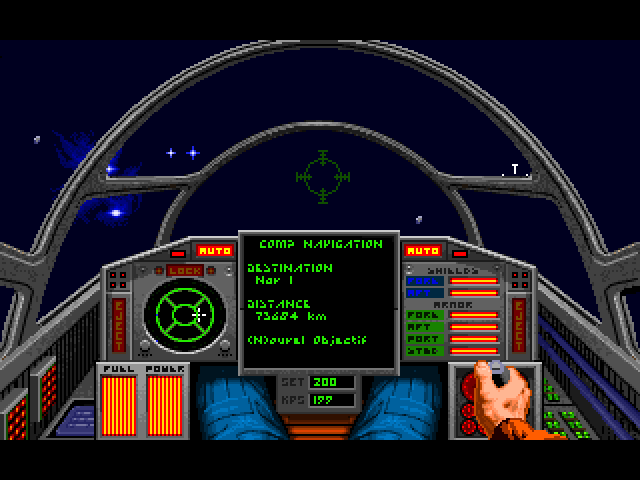The height and width of the screenshot is (480, 640).
Task: Pull the EJECT handle beside the armor panel
Action: click(518, 318)
